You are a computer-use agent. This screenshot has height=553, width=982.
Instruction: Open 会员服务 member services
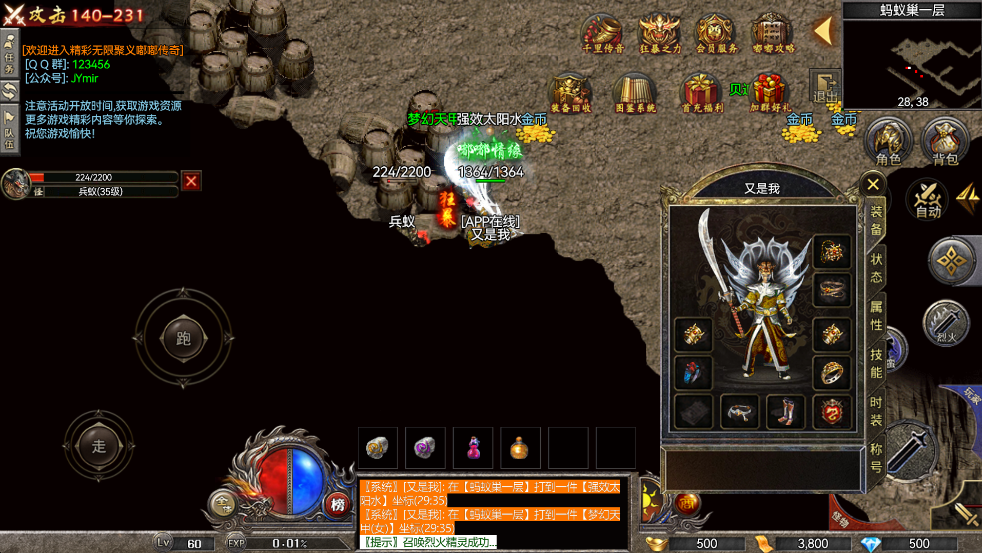(716, 30)
